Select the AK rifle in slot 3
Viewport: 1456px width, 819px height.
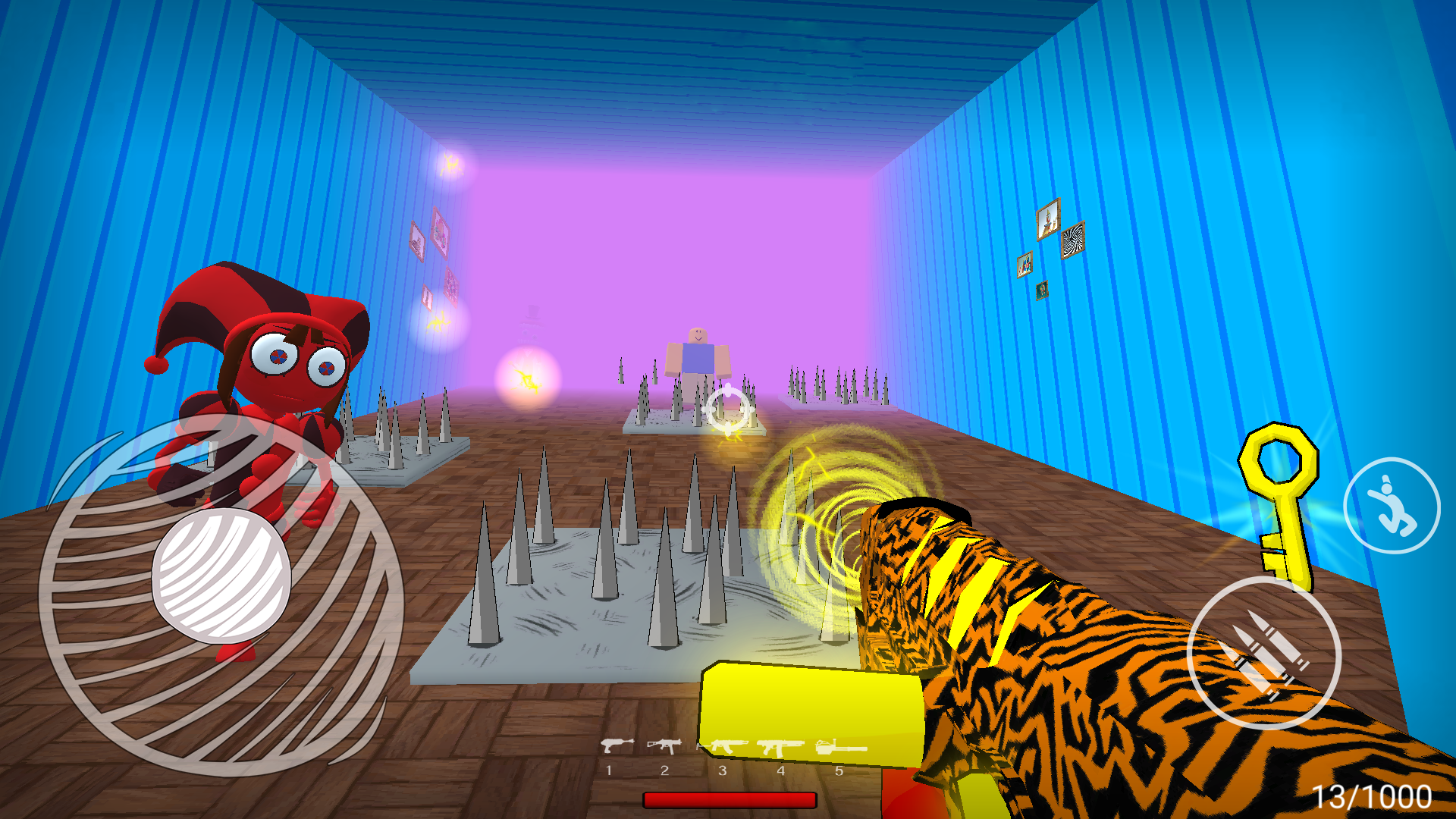pos(723,747)
